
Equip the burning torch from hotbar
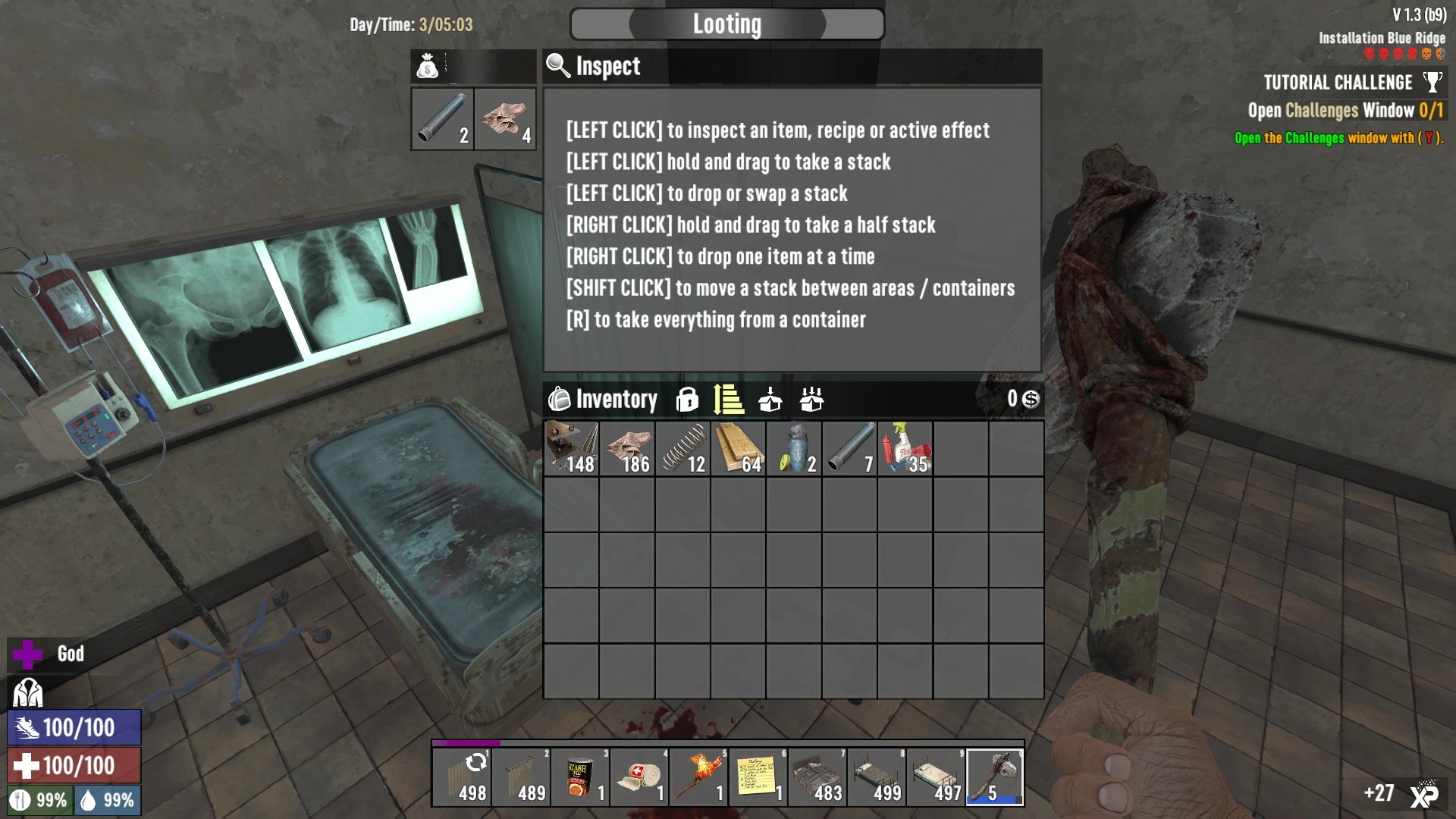pyautogui.click(x=699, y=777)
